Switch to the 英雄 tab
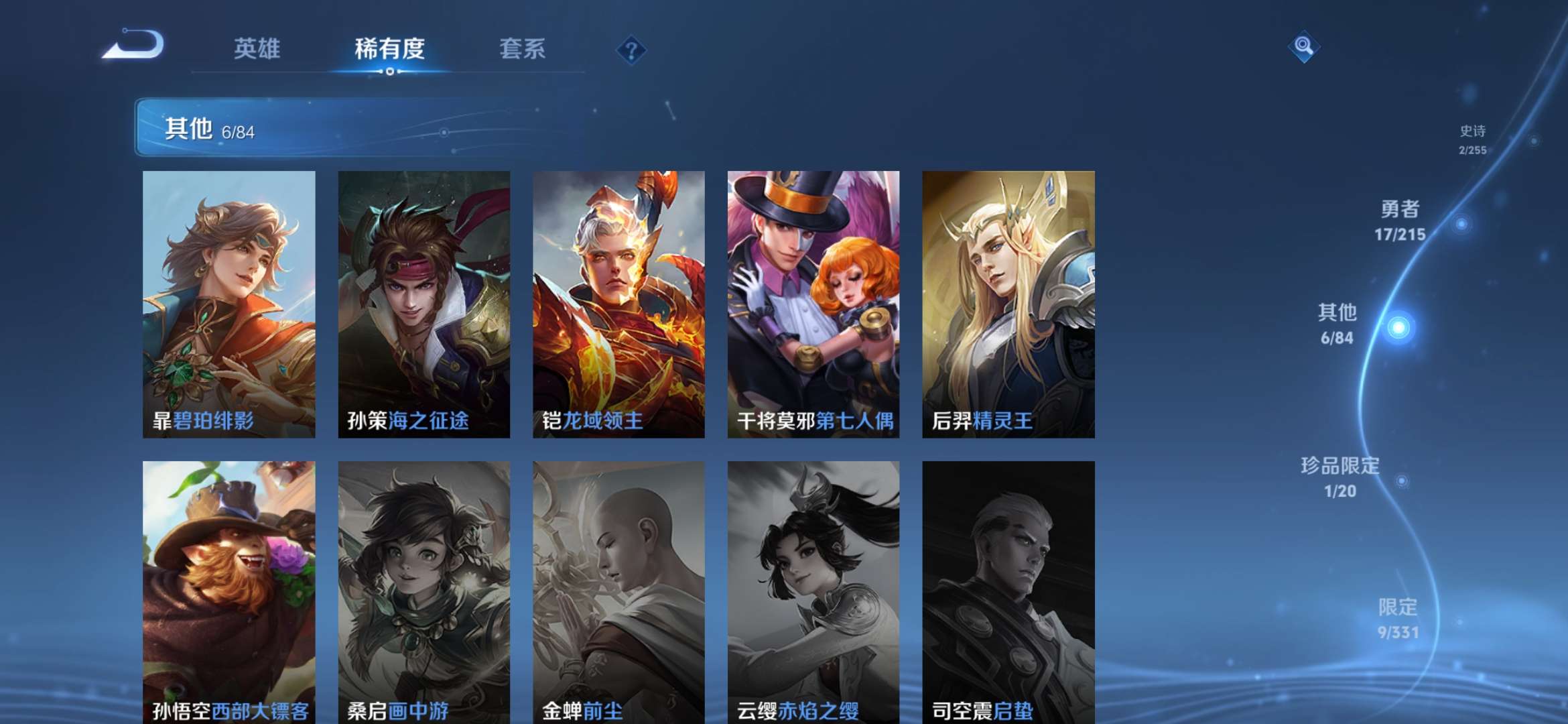The width and height of the screenshot is (1568, 724). [257, 49]
